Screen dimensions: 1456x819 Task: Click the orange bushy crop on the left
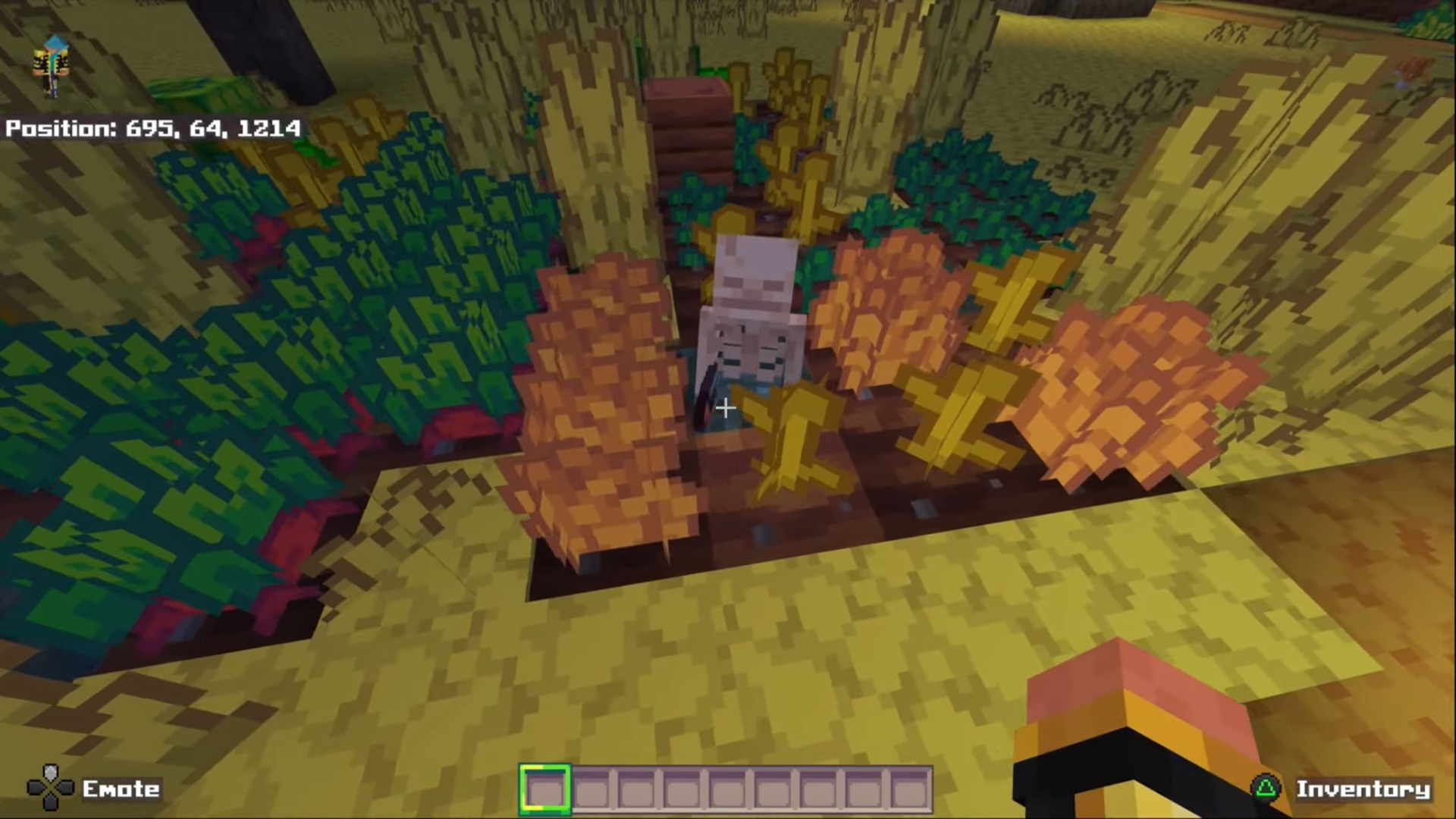(x=599, y=402)
